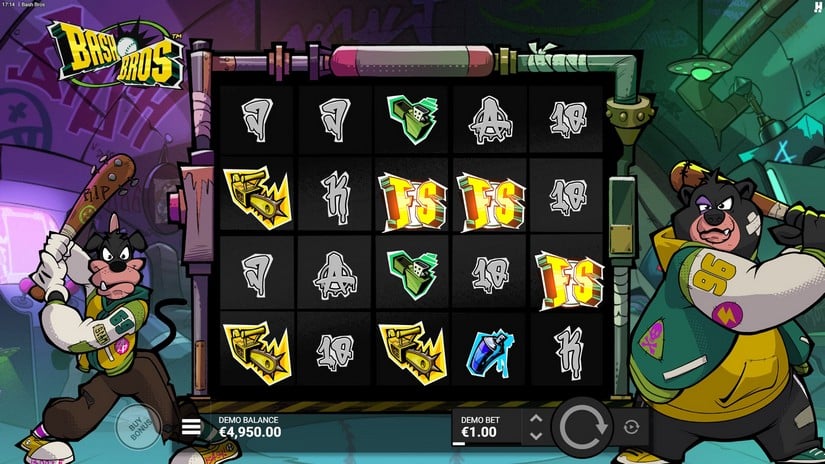
Task: Open the hamburger menu
Action: 191,428
